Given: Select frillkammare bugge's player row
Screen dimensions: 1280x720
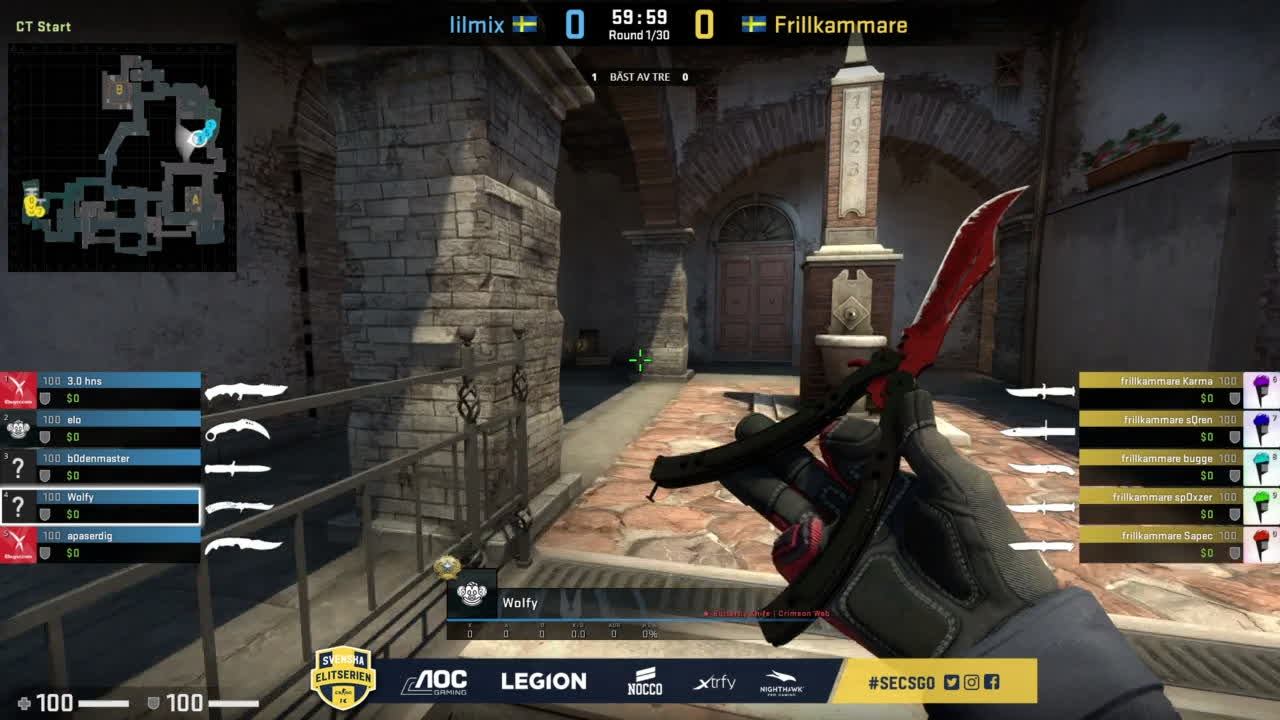Looking at the screenshot, I should point(1160,466).
